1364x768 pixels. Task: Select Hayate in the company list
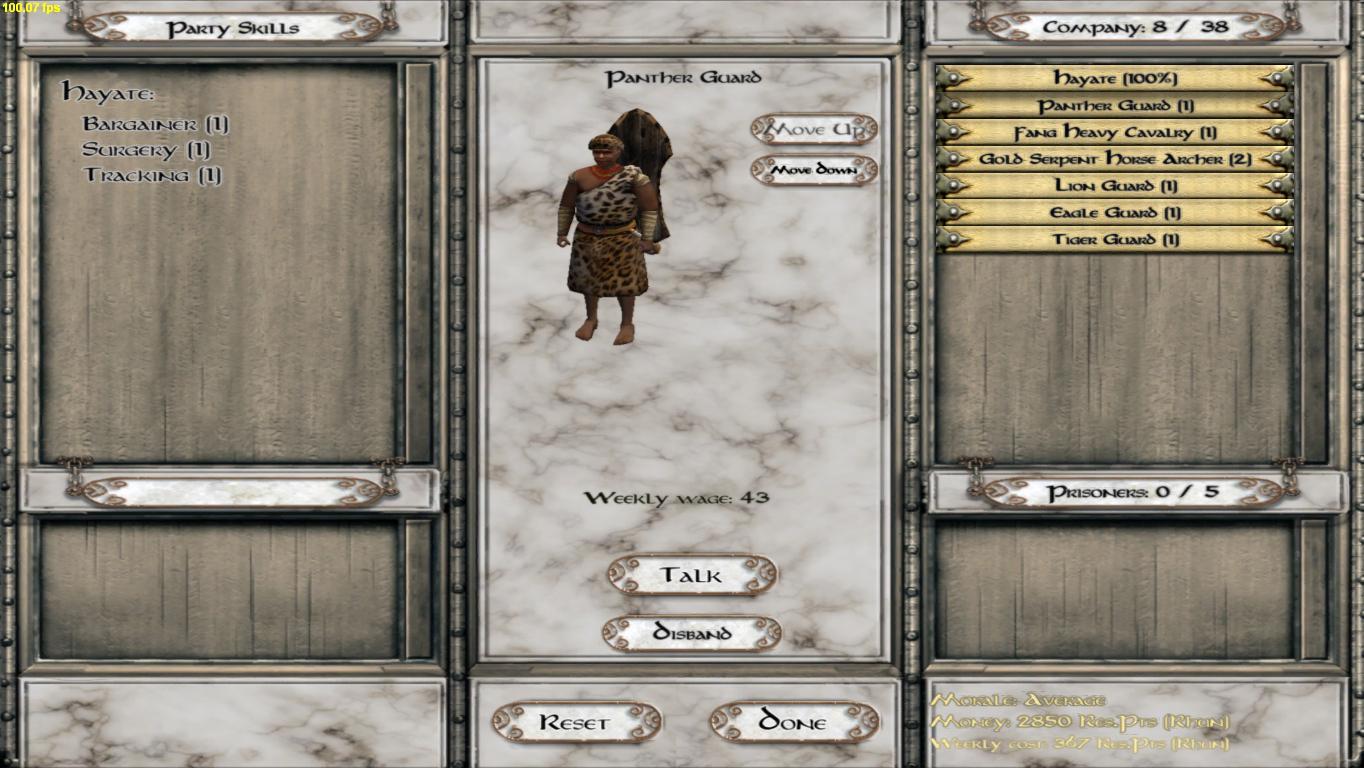1114,78
